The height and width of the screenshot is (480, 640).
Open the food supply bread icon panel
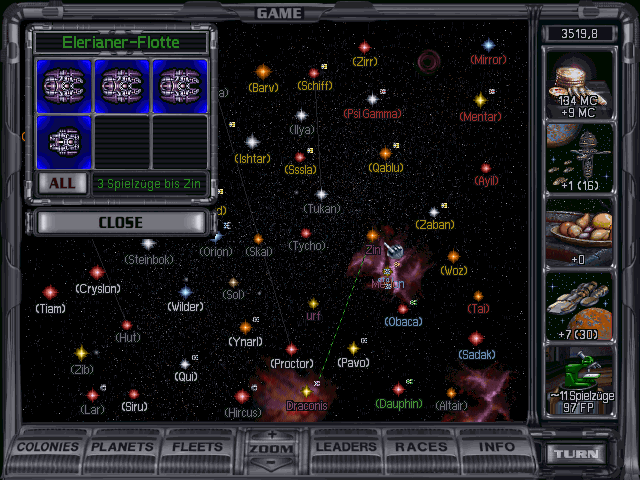coord(580,232)
